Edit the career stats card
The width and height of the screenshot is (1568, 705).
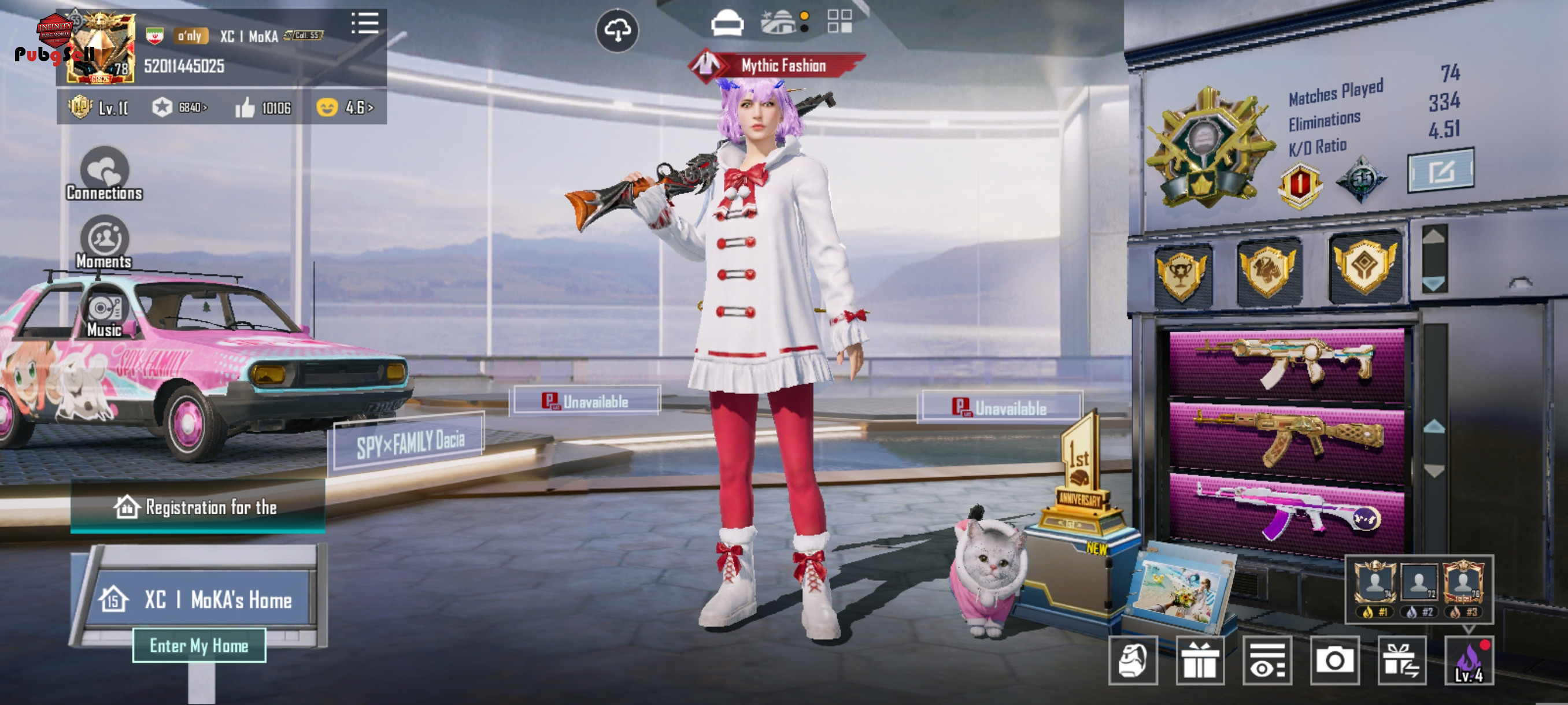pyautogui.click(x=1440, y=171)
